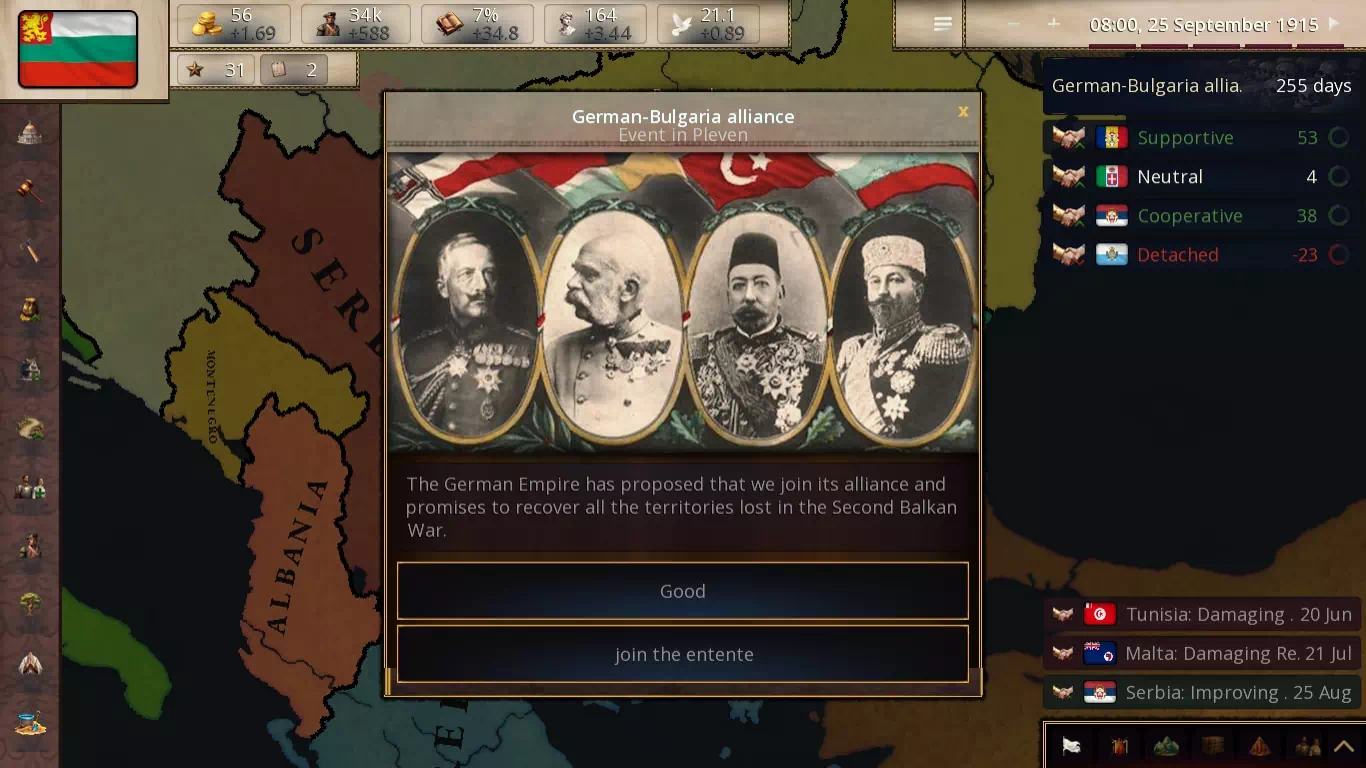Increase game speed with the plus button
This screenshot has width=1366, height=768.
[x=1053, y=24]
